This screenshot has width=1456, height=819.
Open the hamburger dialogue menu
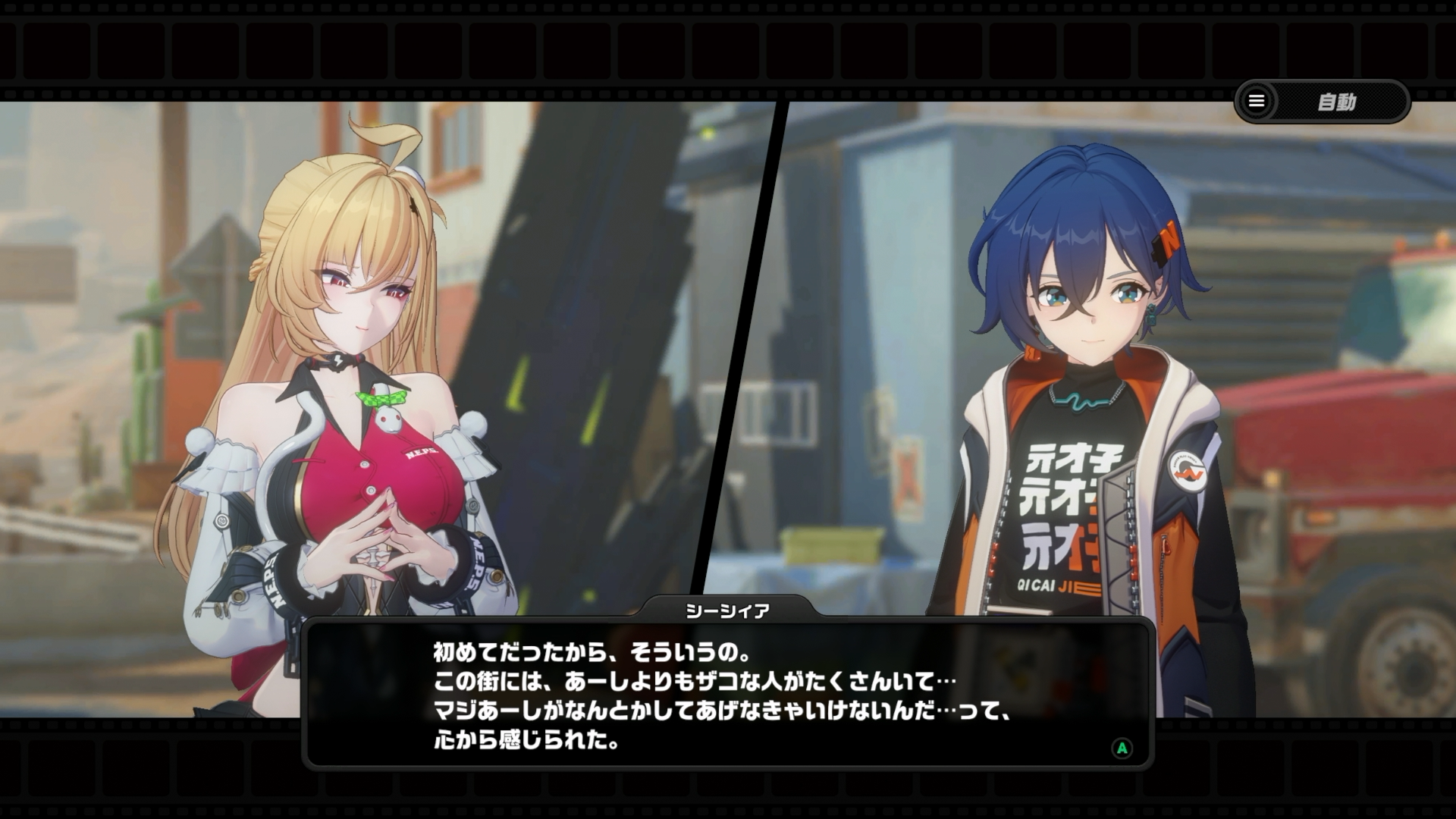coord(1257,102)
